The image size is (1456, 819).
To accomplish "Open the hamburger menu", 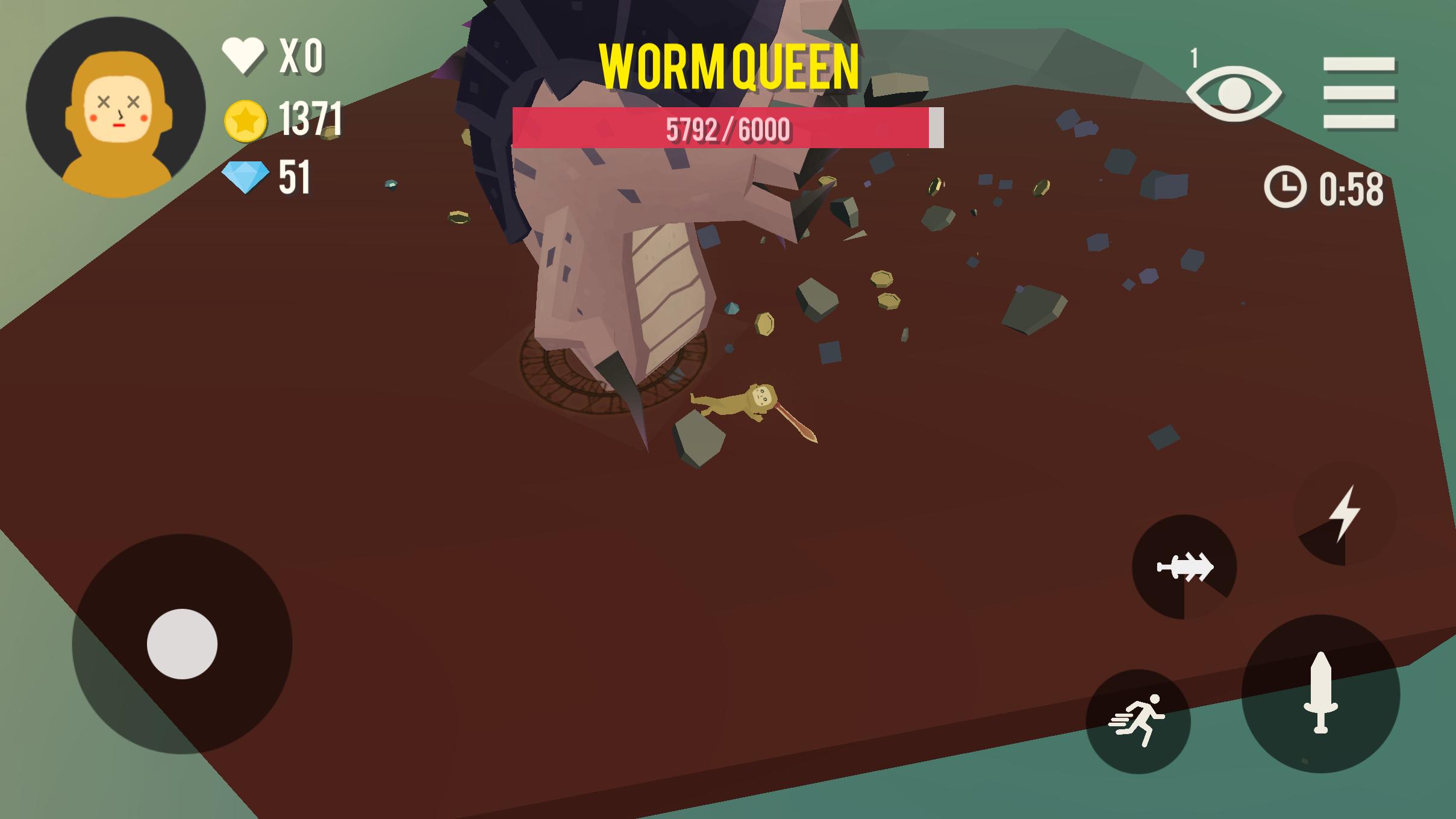I will coord(1359,93).
